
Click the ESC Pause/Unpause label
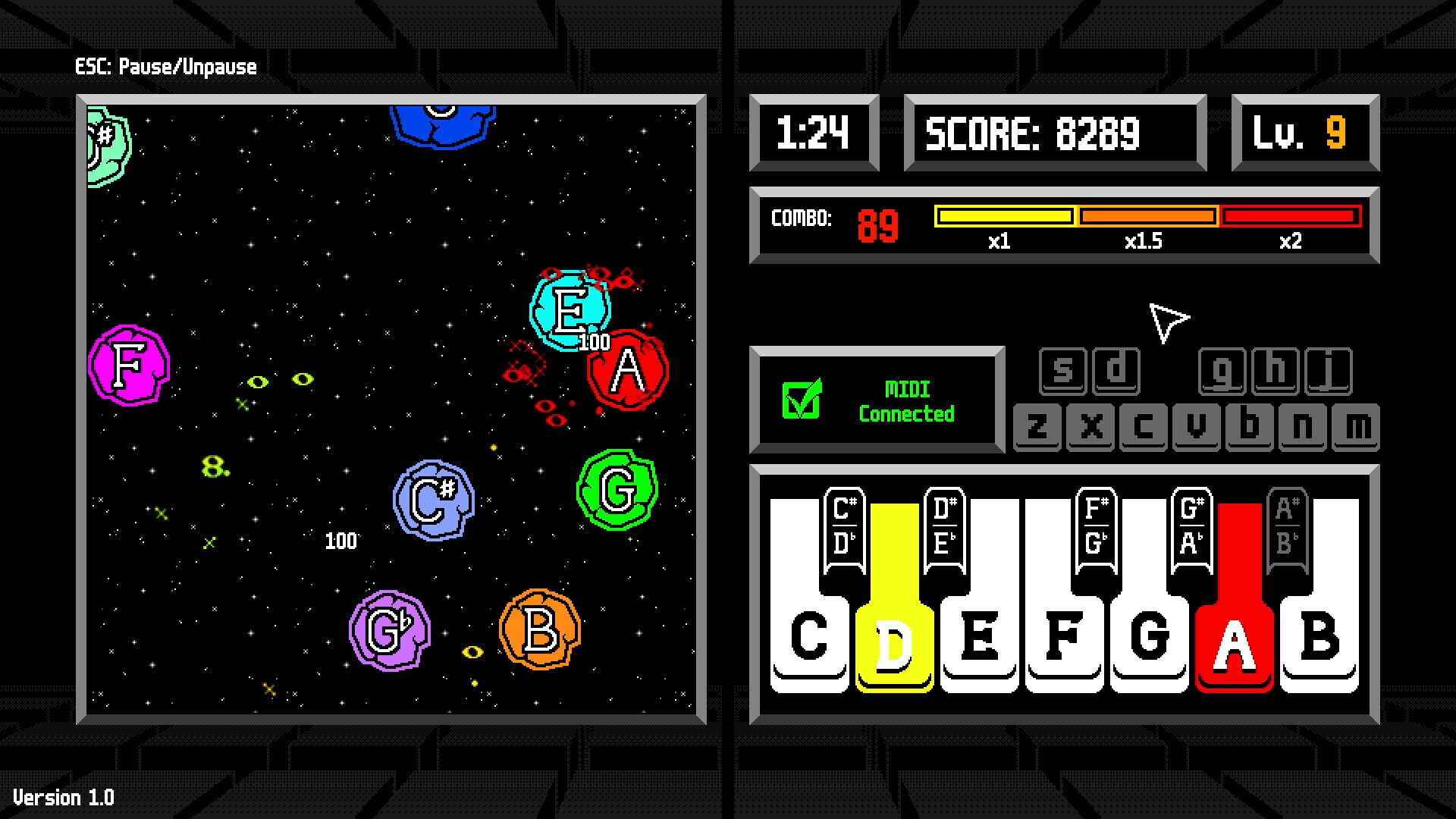click(166, 67)
